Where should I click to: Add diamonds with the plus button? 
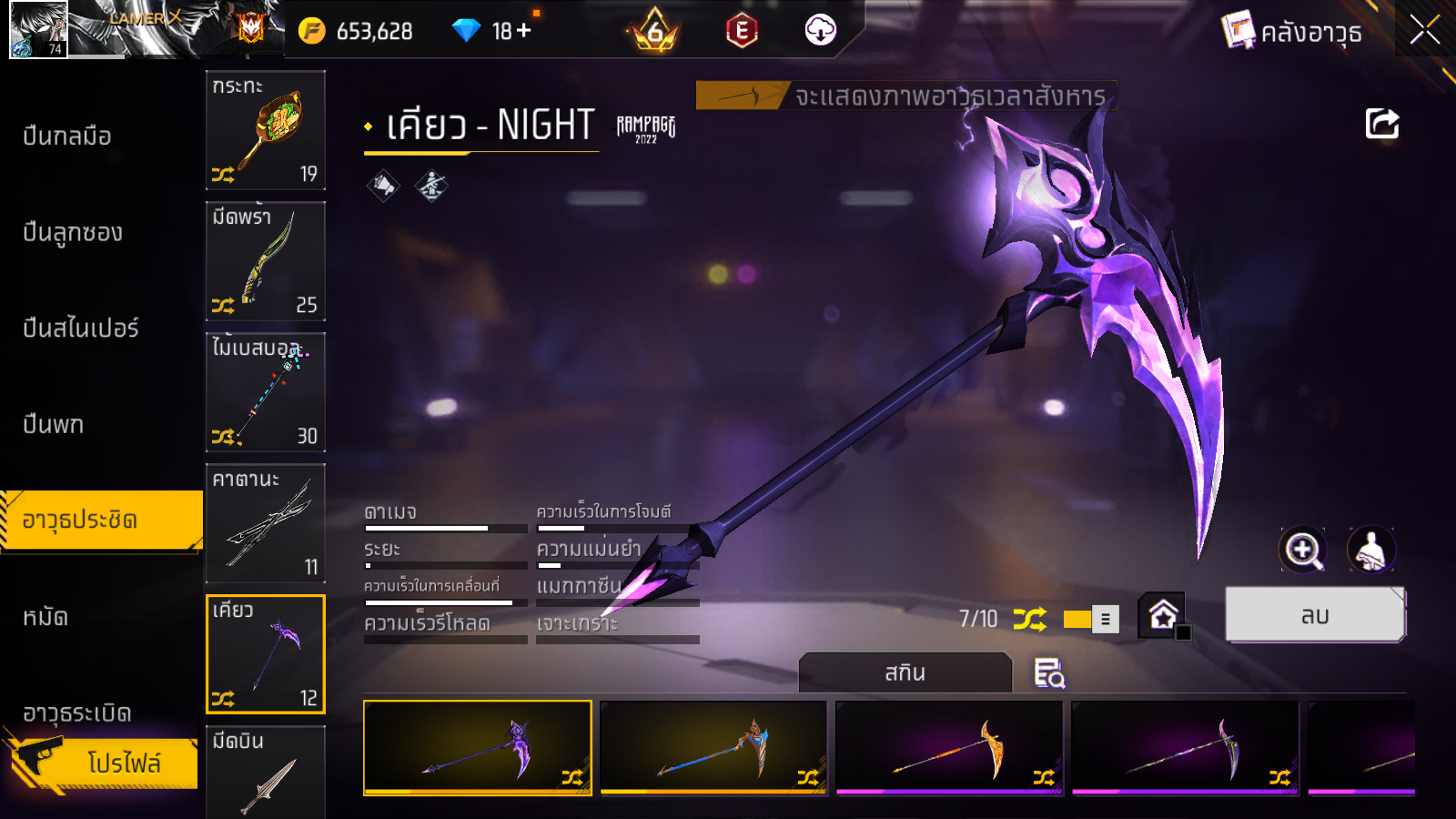524,31
